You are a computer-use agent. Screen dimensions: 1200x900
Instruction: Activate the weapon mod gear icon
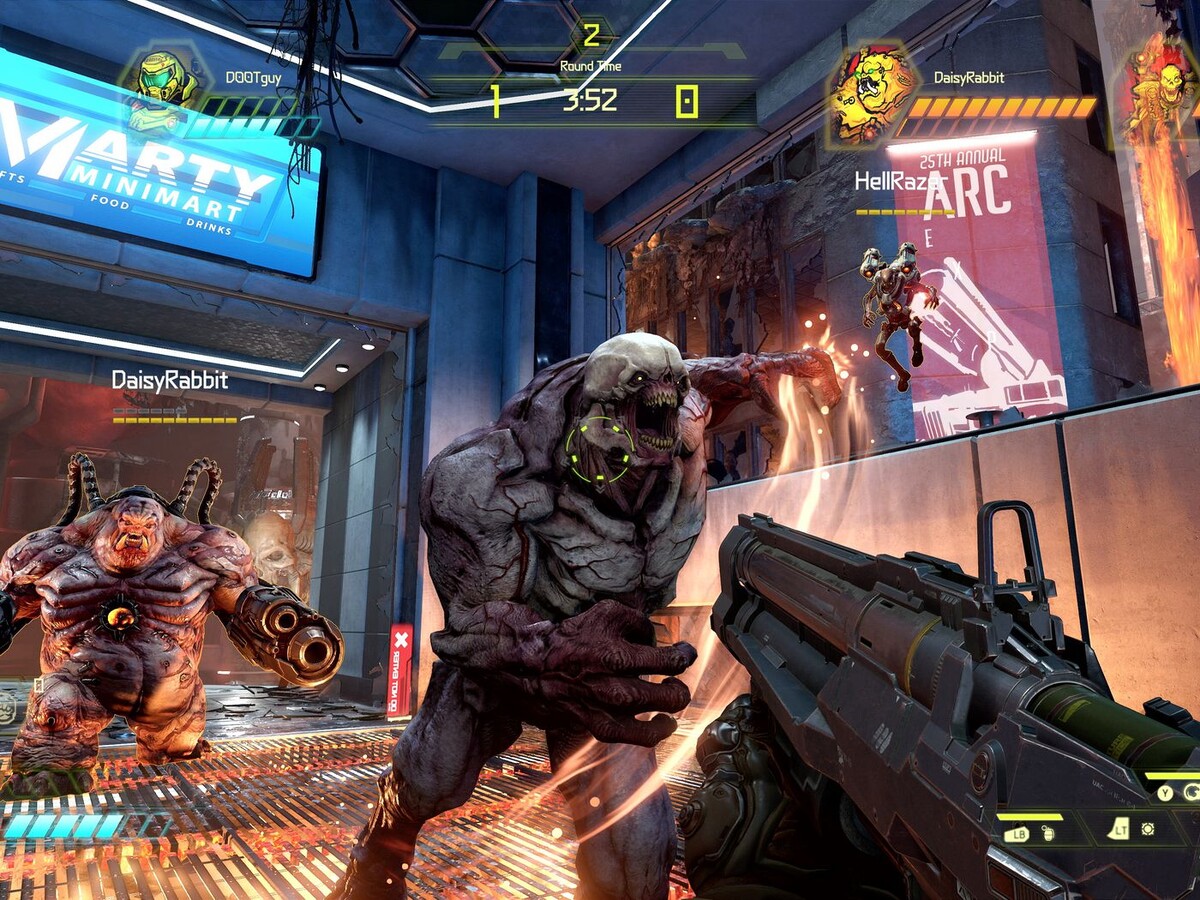[1148, 829]
